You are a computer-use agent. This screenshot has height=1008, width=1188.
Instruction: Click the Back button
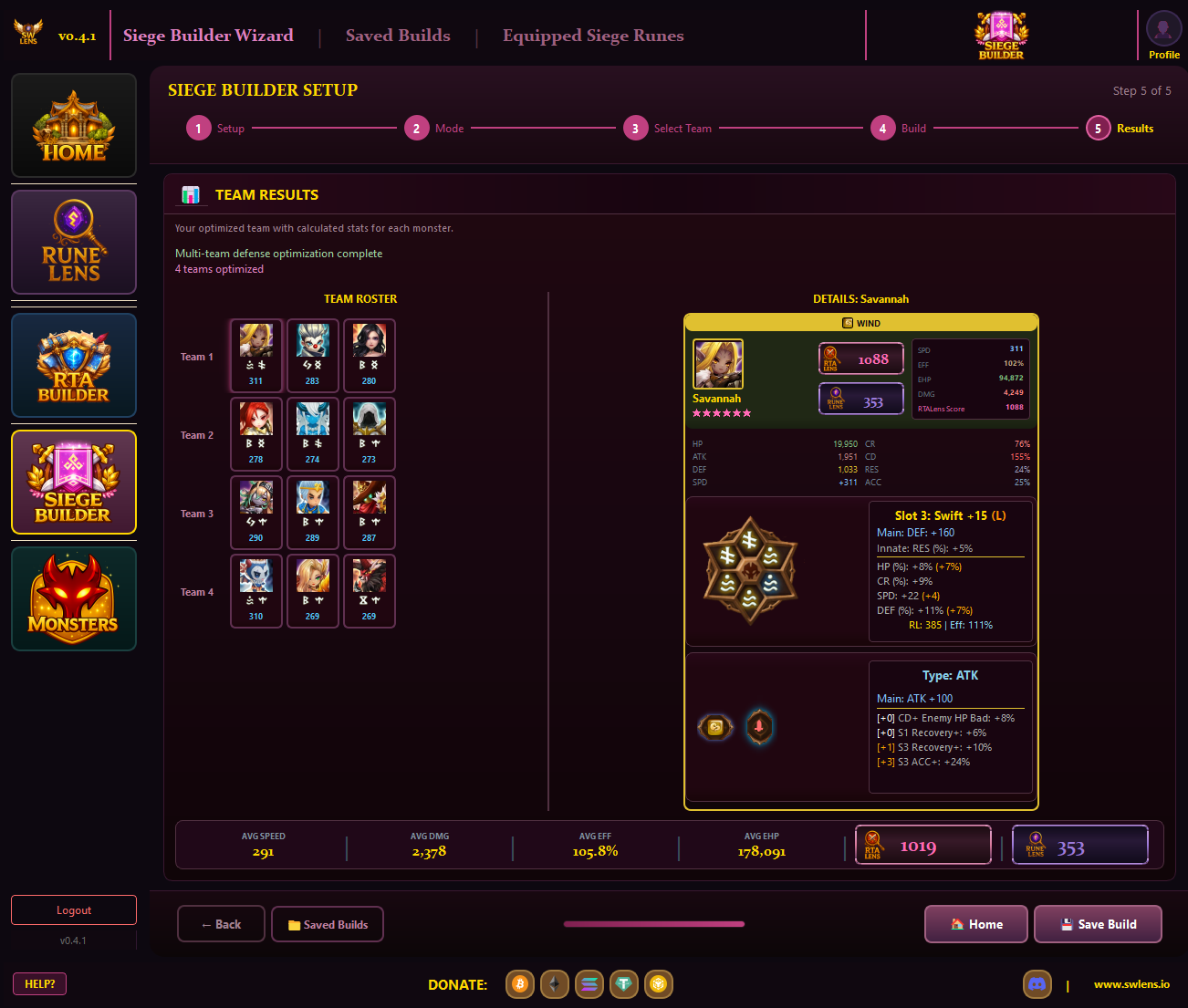(x=221, y=924)
